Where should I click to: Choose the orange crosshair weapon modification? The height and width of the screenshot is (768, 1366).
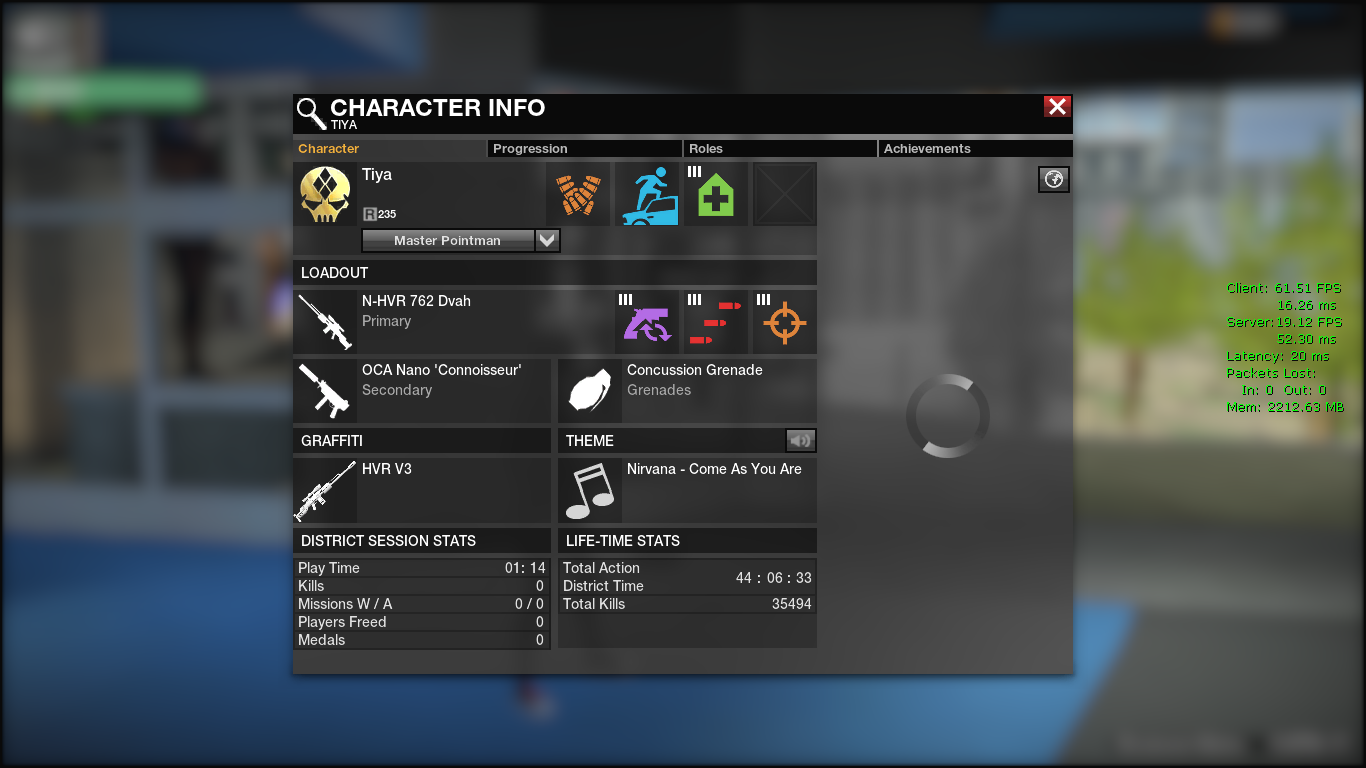pyautogui.click(x=785, y=322)
